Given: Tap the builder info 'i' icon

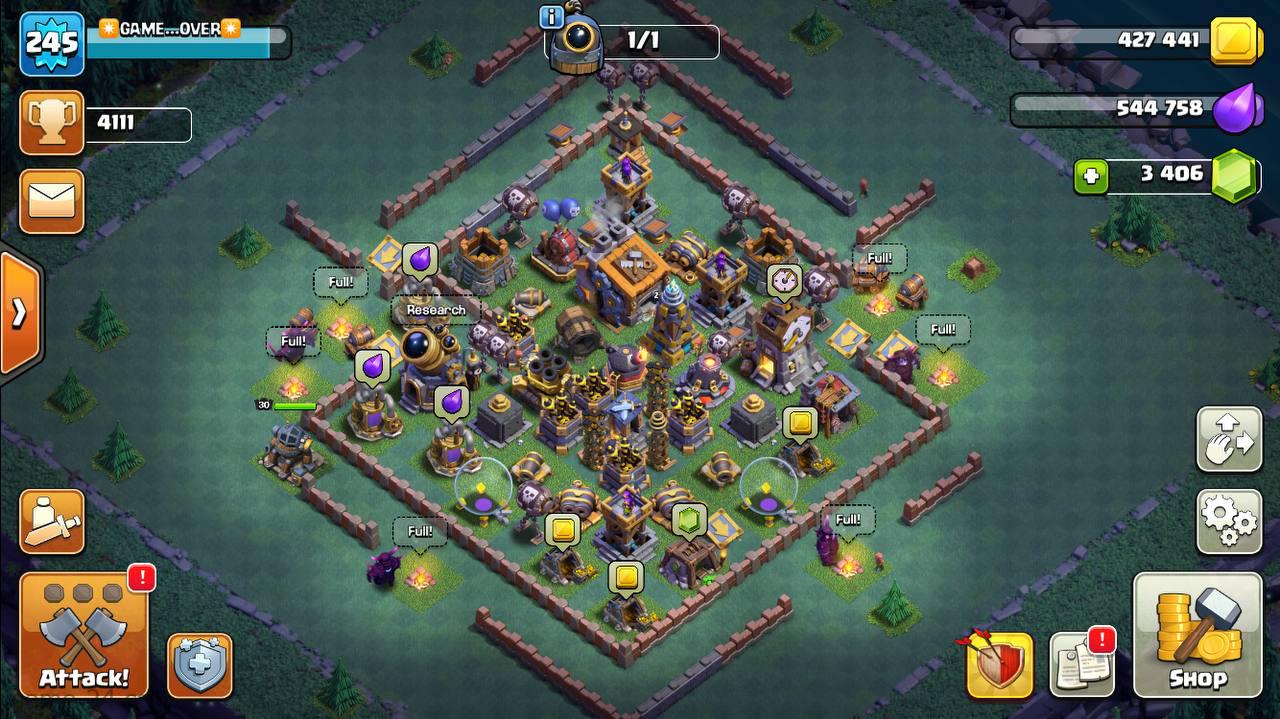Looking at the screenshot, I should click(x=551, y=17).
